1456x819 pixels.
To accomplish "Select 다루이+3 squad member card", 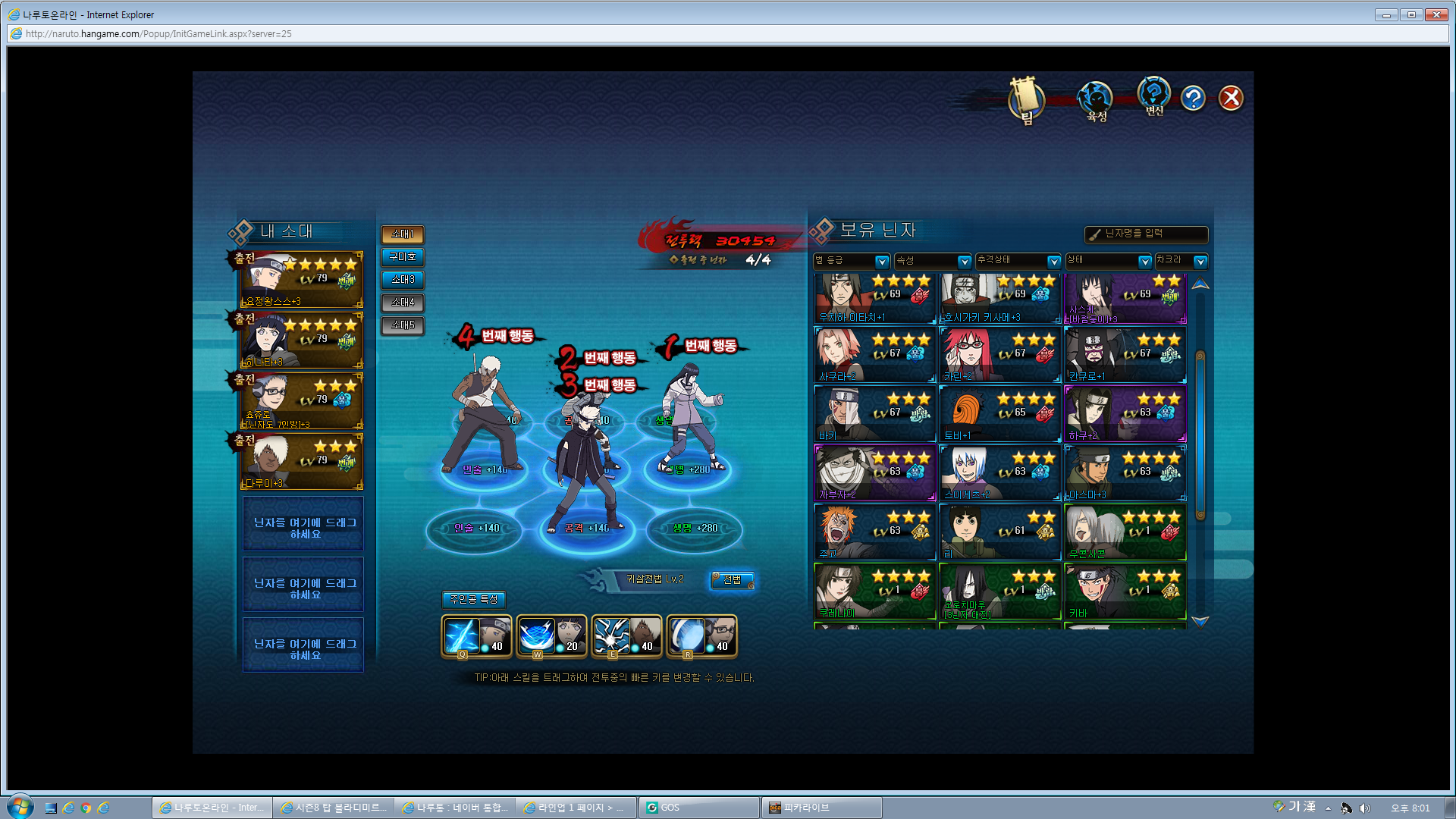I will point(302,462).
